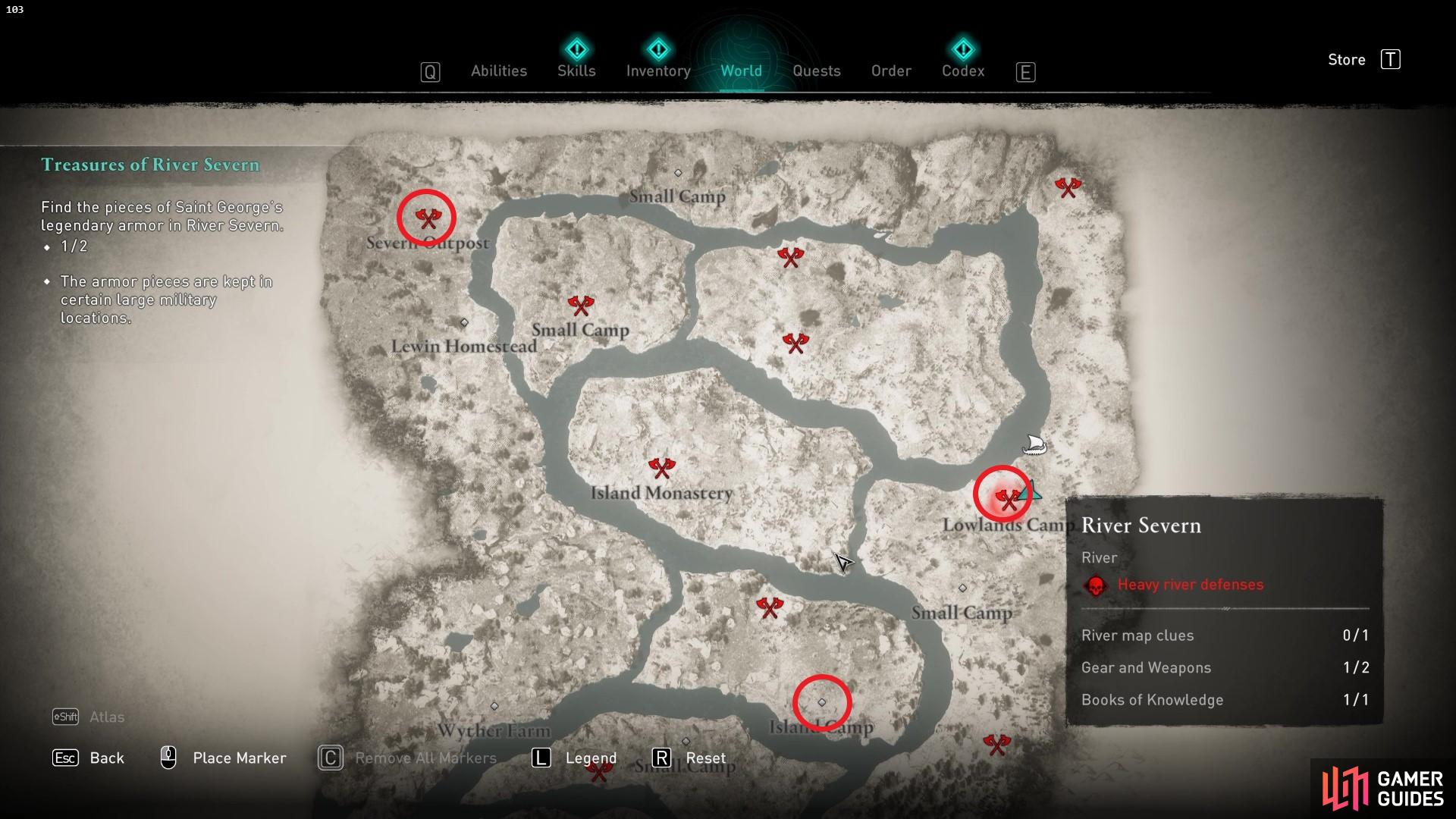Viewport: 1456px width, 819px height.
Task: Open the Order tab
Action: 891,71
